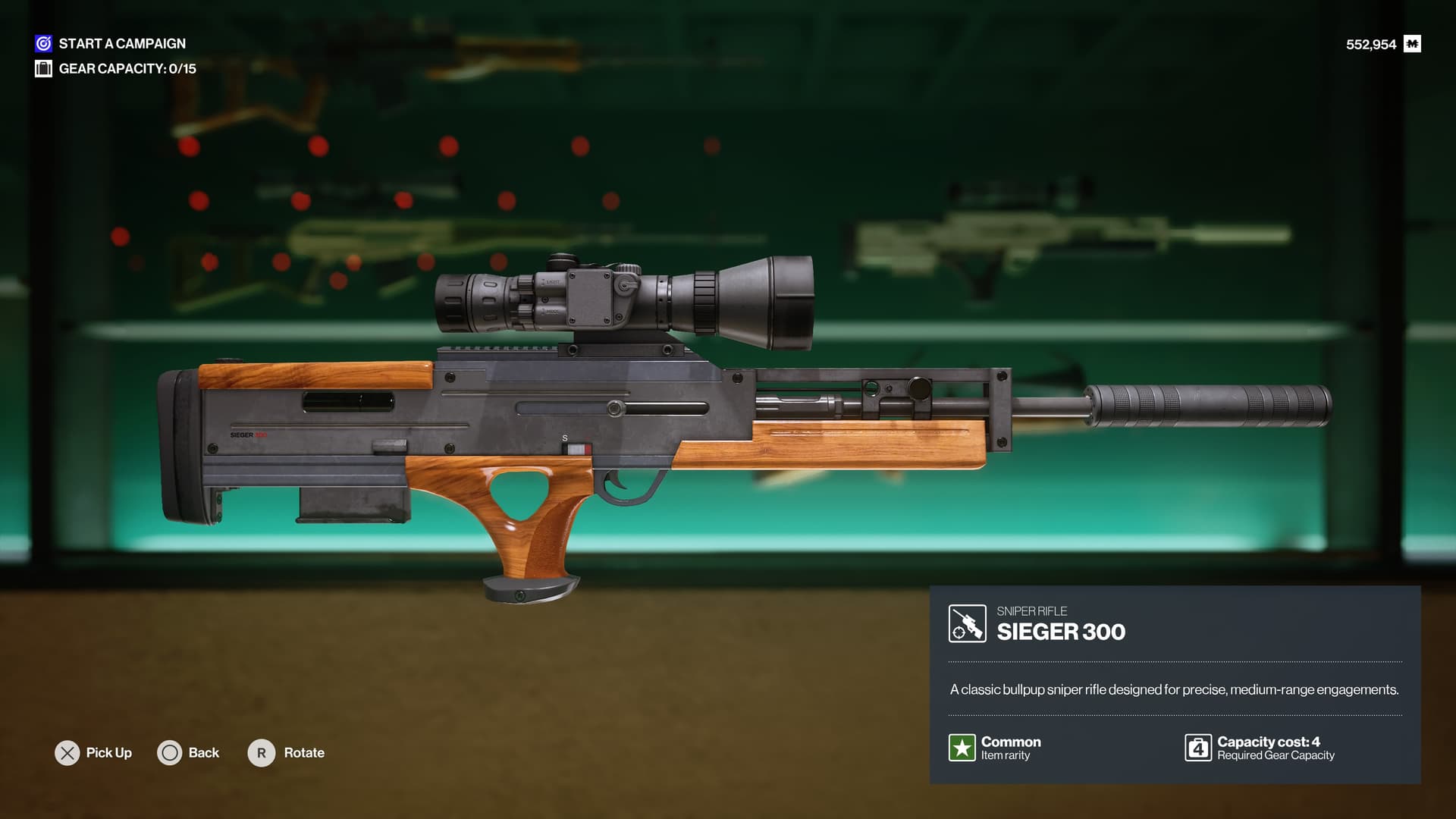1456x819 pixels.
Task: Select the Start a Campaign objective
Action: [x=121, y=44]
